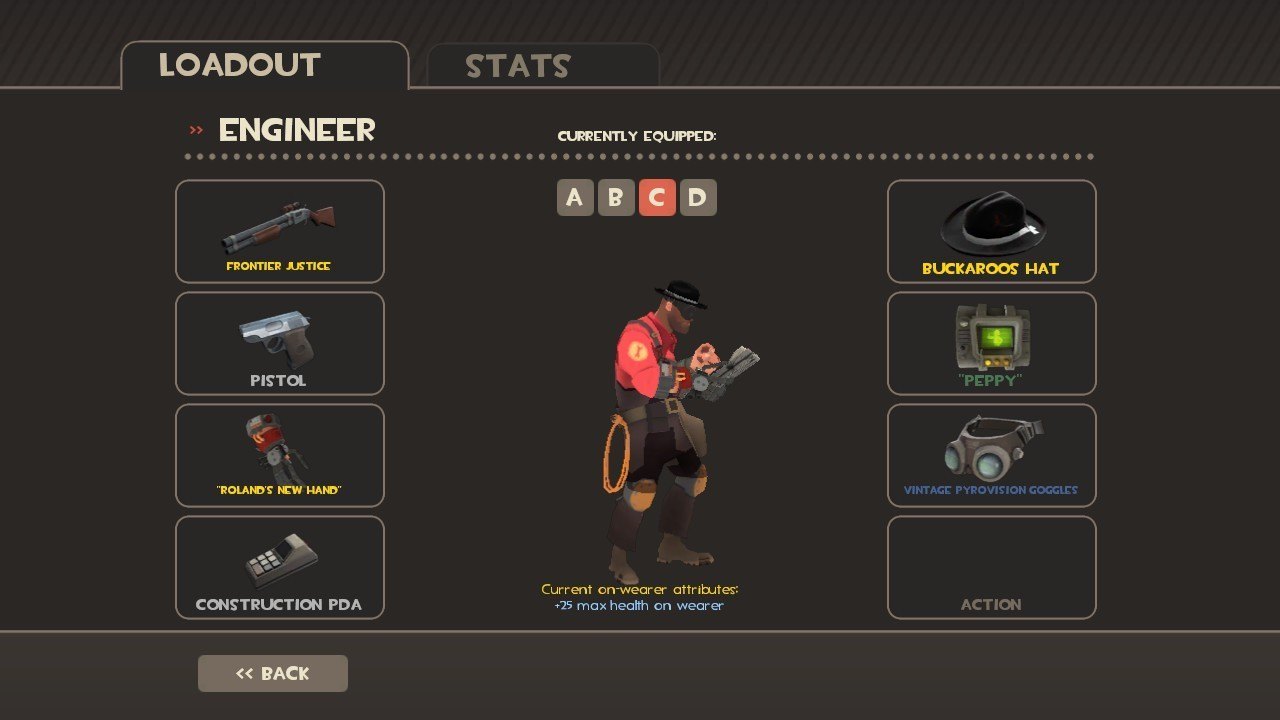
Task: Choose loadout preset B
Action: click(616, 198)
